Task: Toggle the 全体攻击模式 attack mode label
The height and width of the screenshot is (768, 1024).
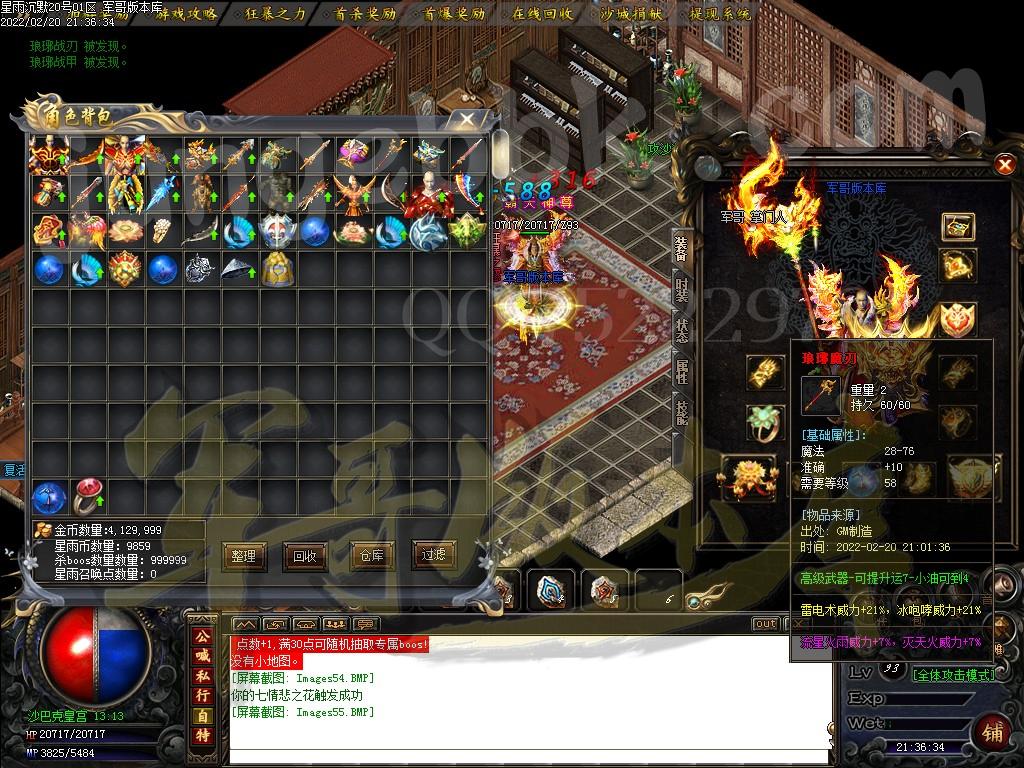Action: 951,675
